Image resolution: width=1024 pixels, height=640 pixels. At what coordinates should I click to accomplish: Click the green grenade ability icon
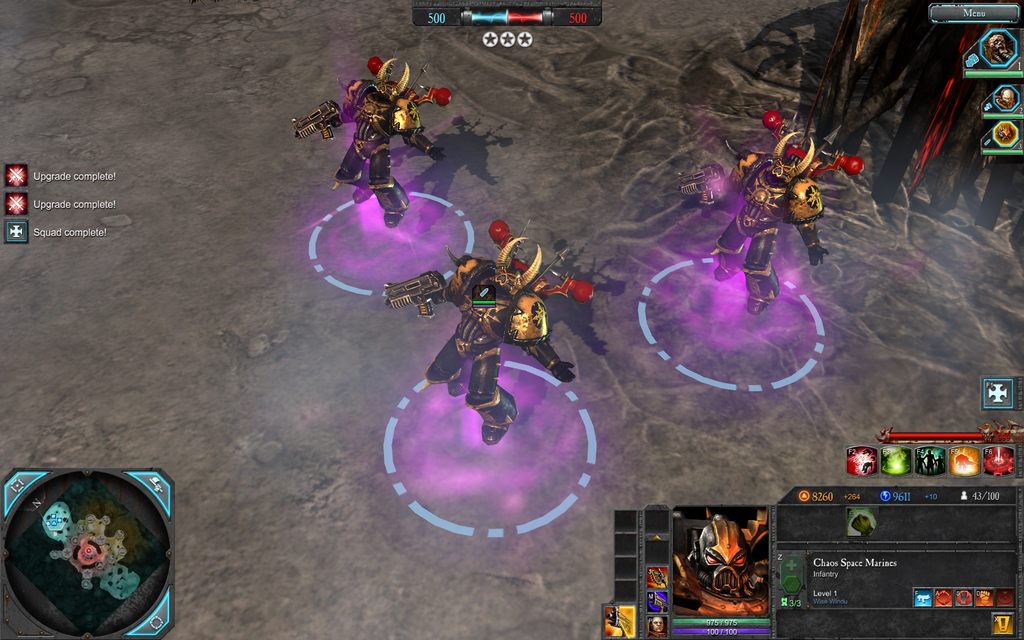861,521
